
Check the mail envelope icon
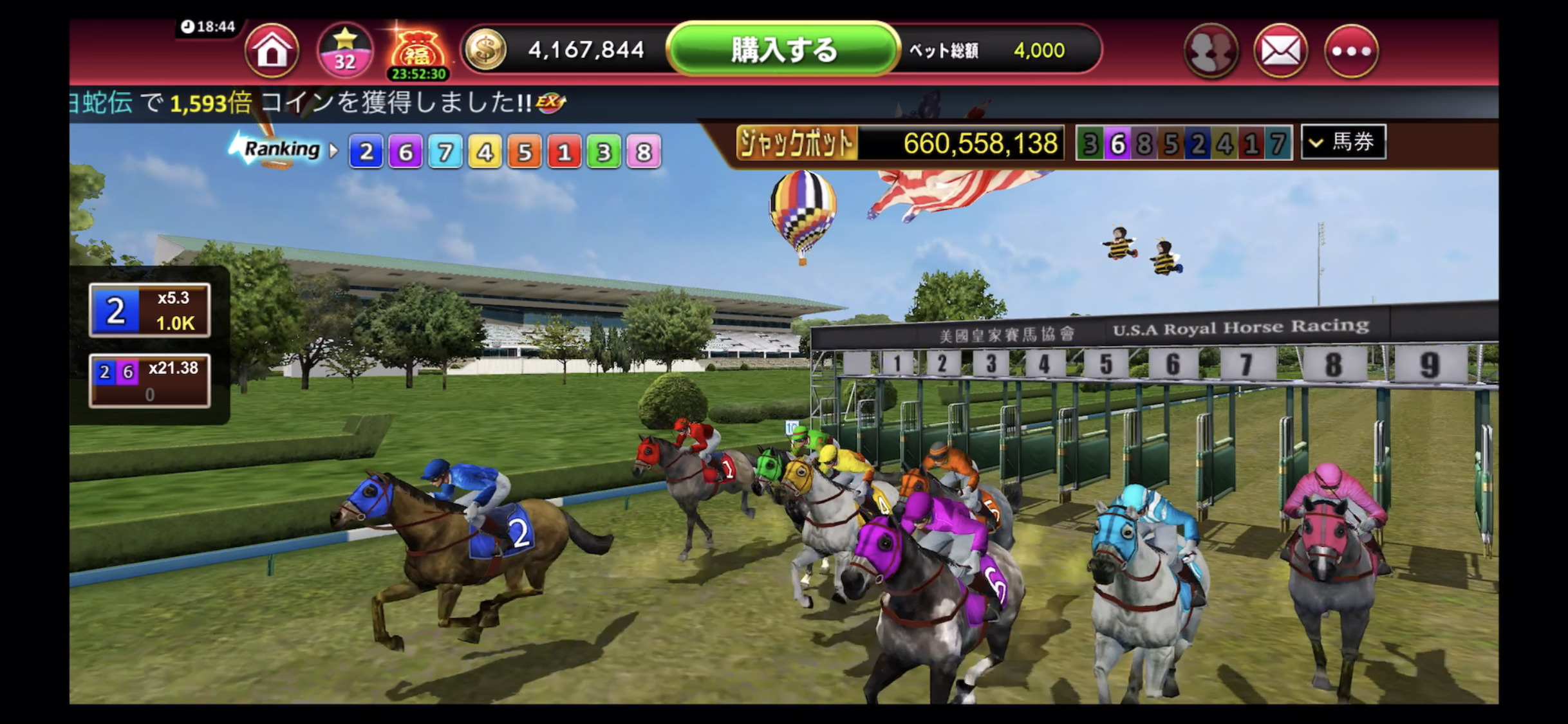click(1280, 51)
